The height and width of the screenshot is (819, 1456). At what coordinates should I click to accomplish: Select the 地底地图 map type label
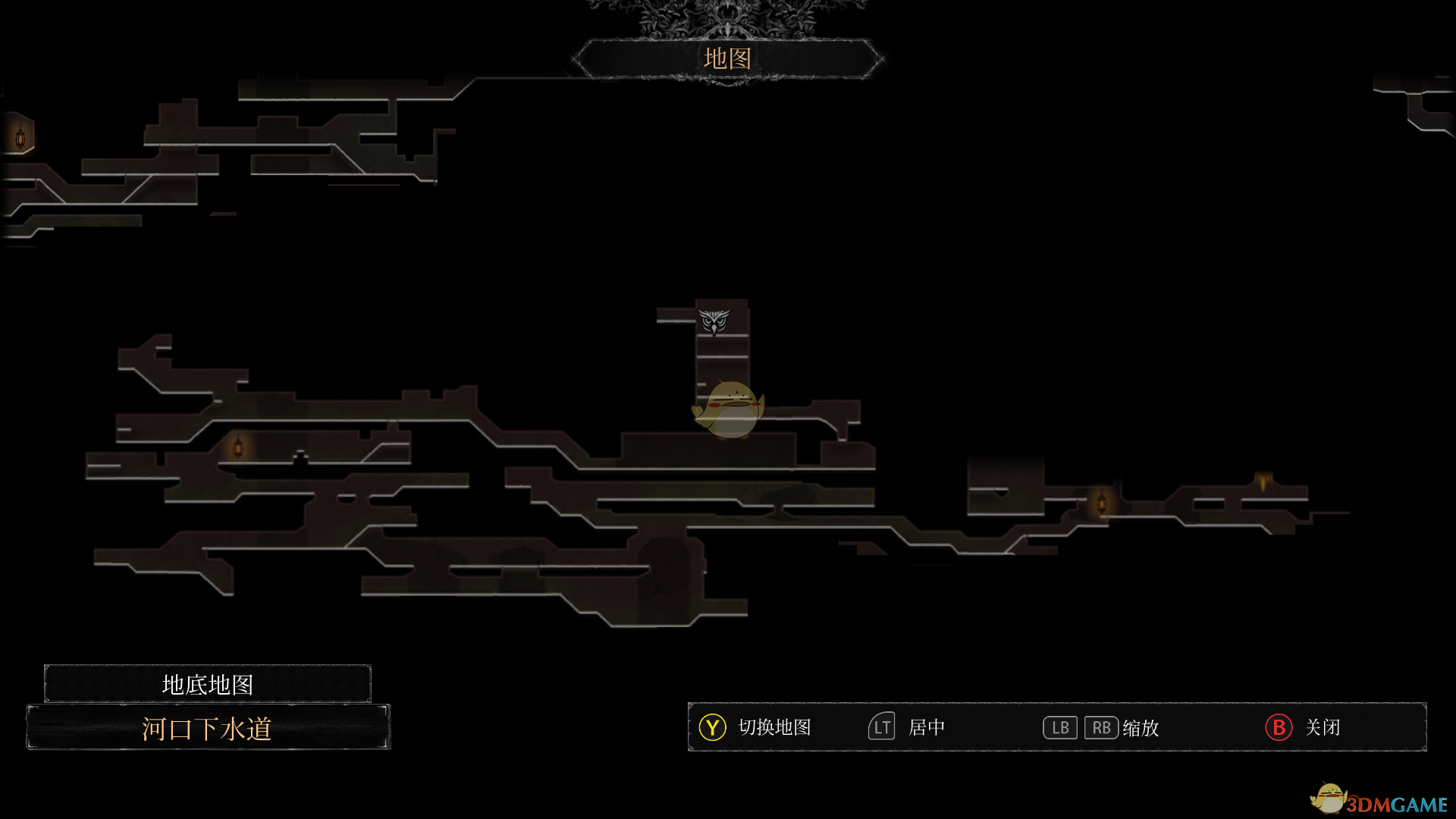click(208, 684)
